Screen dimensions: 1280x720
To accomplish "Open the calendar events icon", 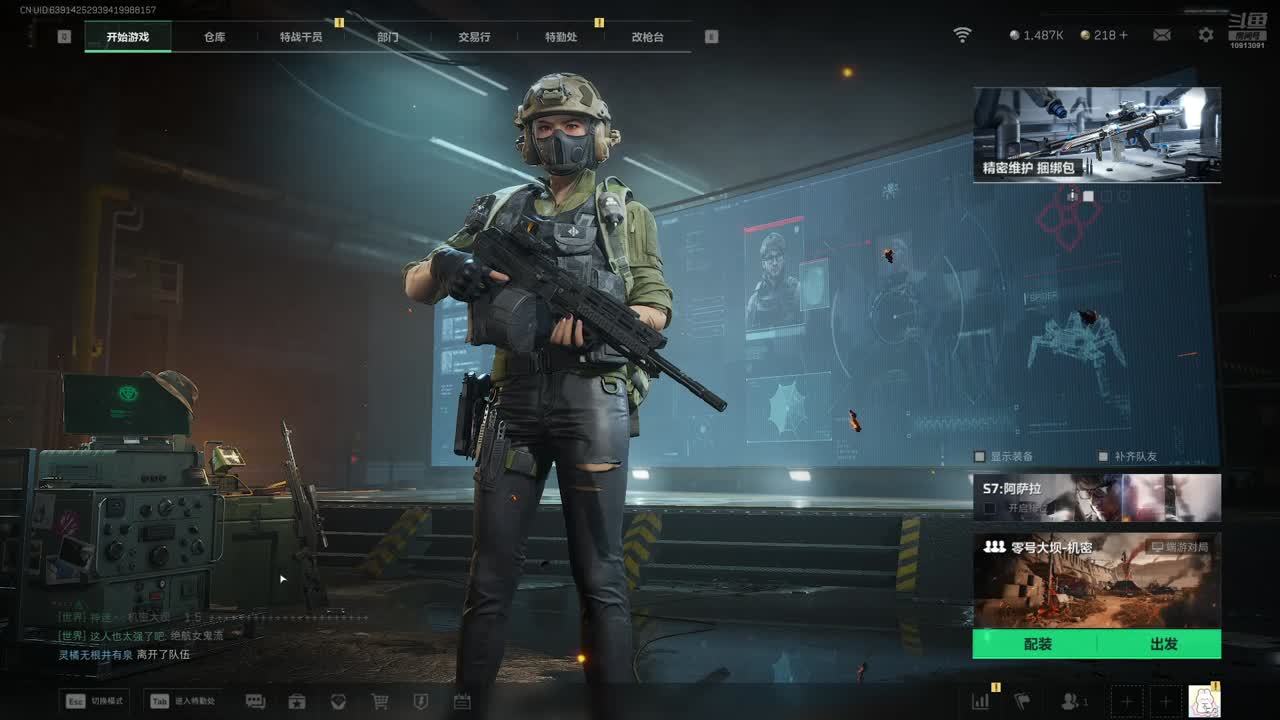I will 462,702.
